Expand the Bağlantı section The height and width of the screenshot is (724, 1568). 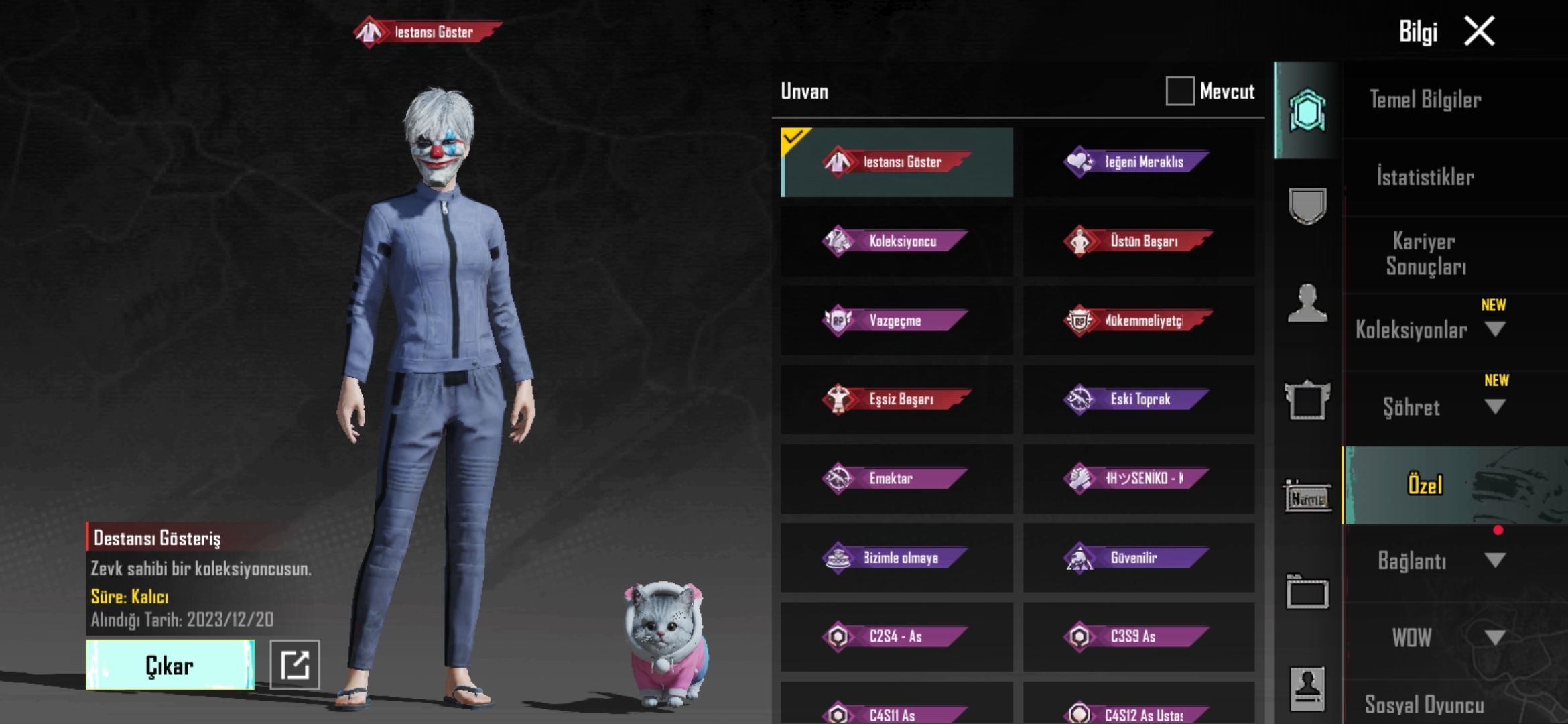tap(1494, 560)
